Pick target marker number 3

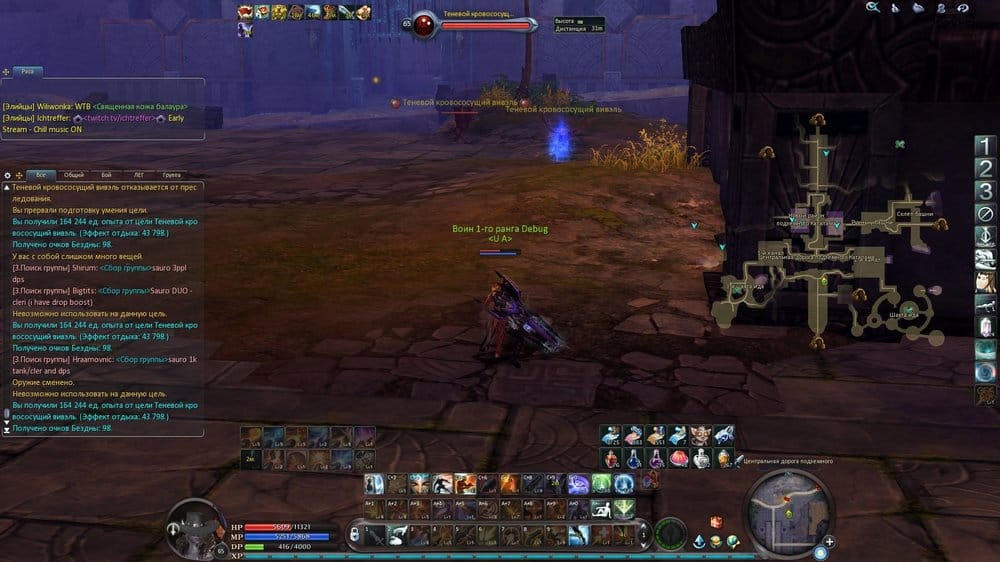(x=985, y=191)
